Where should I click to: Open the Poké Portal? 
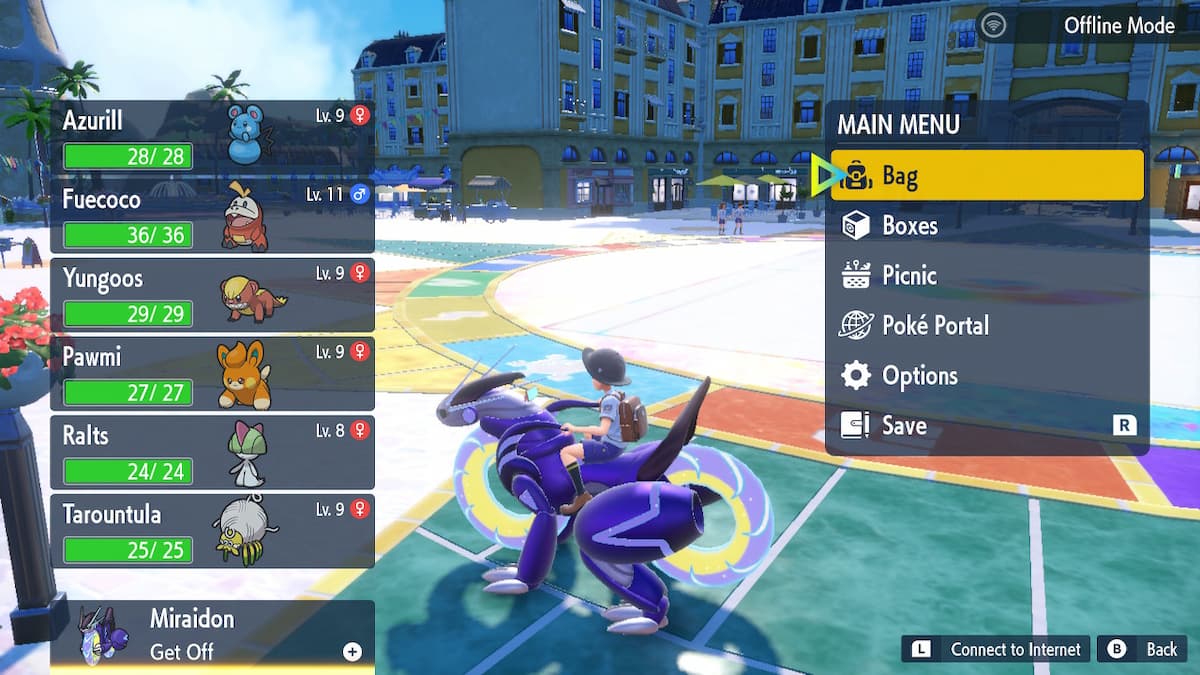[x=986, y=326]
